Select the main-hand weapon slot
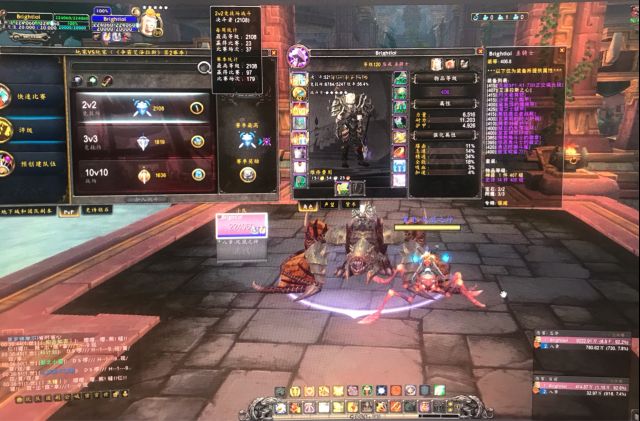Image resolution: width=640 pixels, height=421 pixels. (x=342, y=187)
